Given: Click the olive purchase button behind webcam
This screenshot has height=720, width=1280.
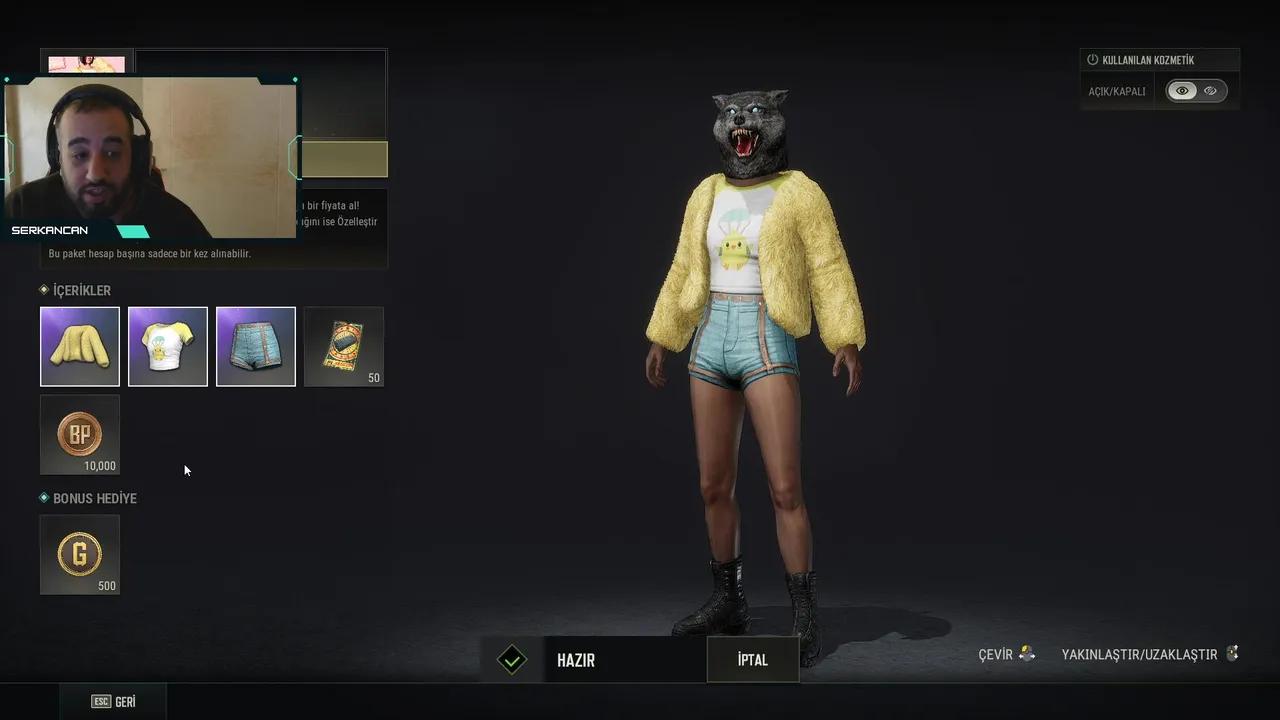Looking at the screenshot, I should [343, 159].
